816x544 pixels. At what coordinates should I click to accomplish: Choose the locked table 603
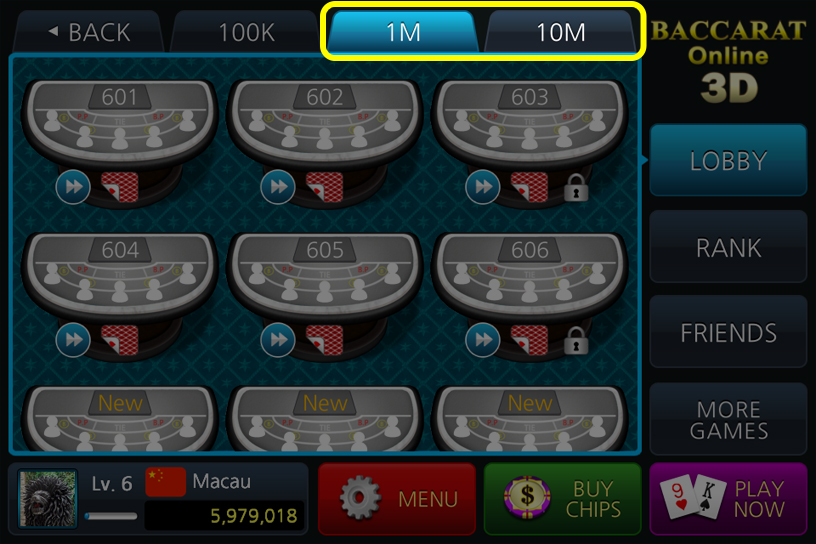[x=530, y=122]
